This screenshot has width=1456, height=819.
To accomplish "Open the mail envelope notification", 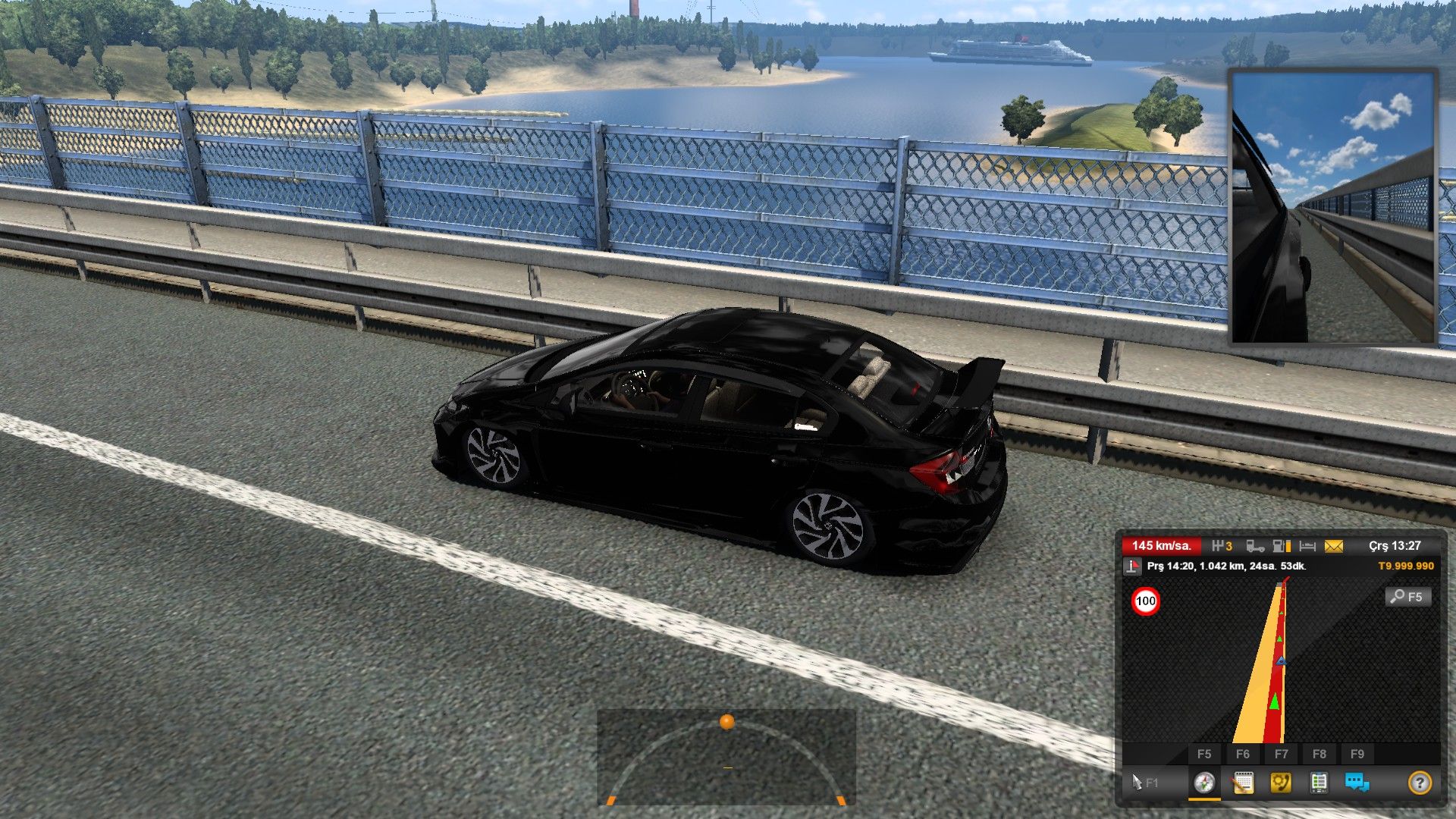I will [x=1333, y=546].
